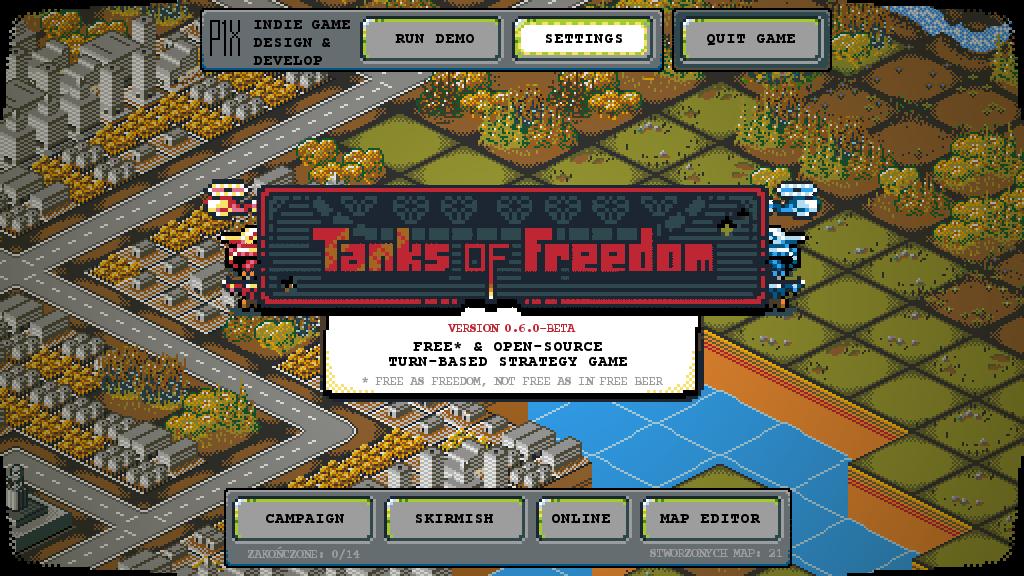Screen dimensions: 1024x576
Task: Open the Settings menu
Action: tap(583, 39)
